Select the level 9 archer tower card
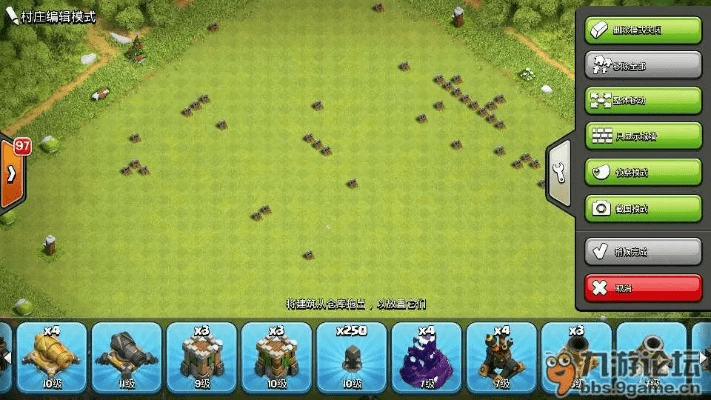This screenshot has width=711, height=400. 202,357
